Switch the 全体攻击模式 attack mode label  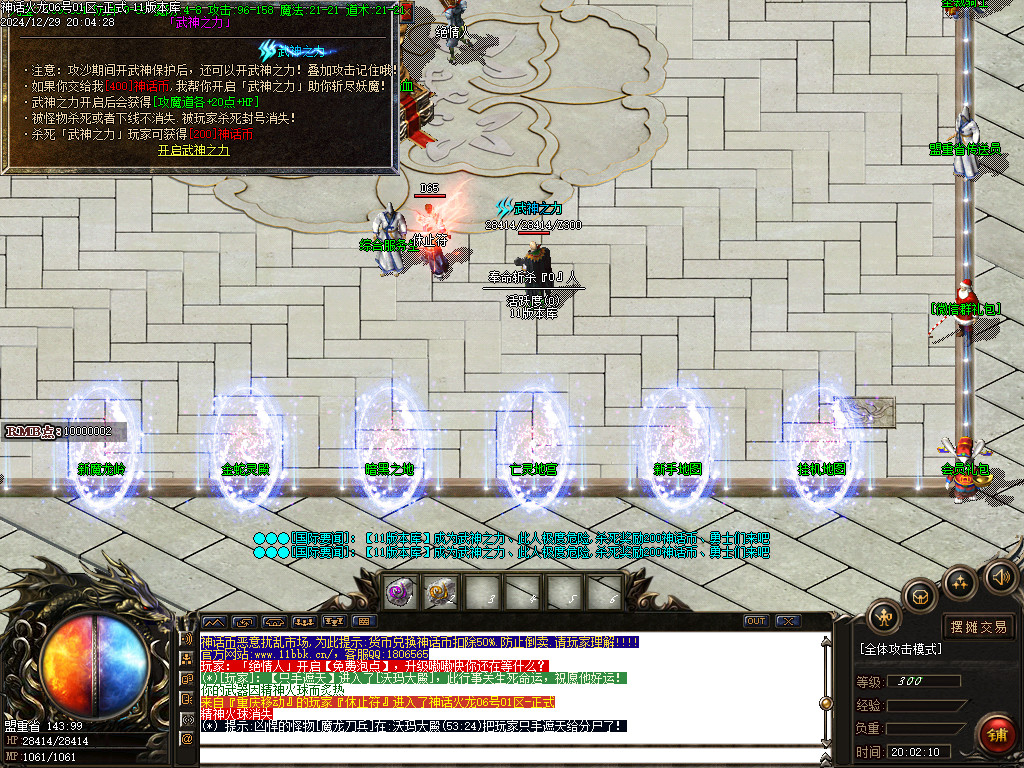(x=901, y=649)
